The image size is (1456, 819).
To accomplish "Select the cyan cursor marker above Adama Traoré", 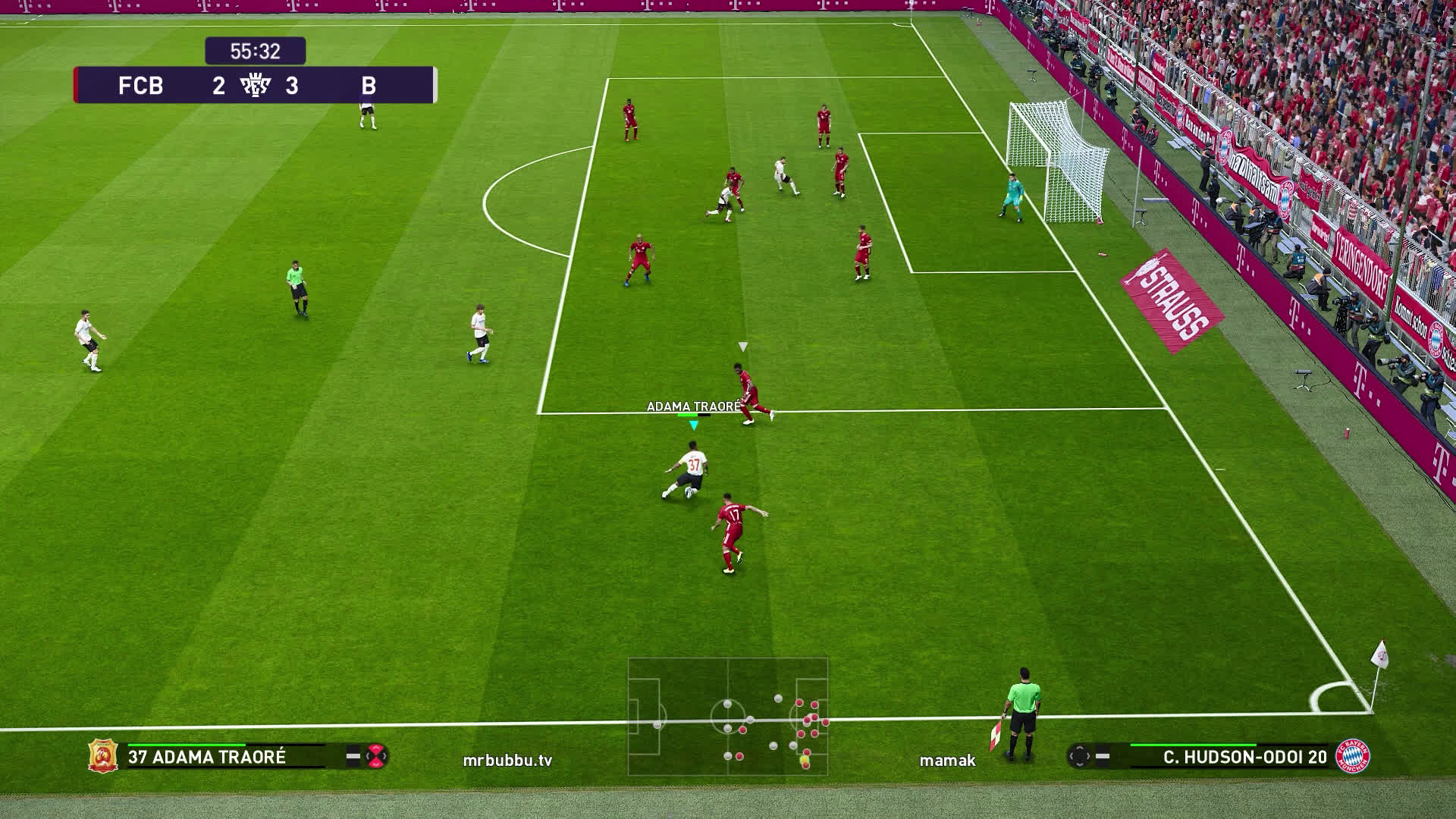I will [693, 425].
